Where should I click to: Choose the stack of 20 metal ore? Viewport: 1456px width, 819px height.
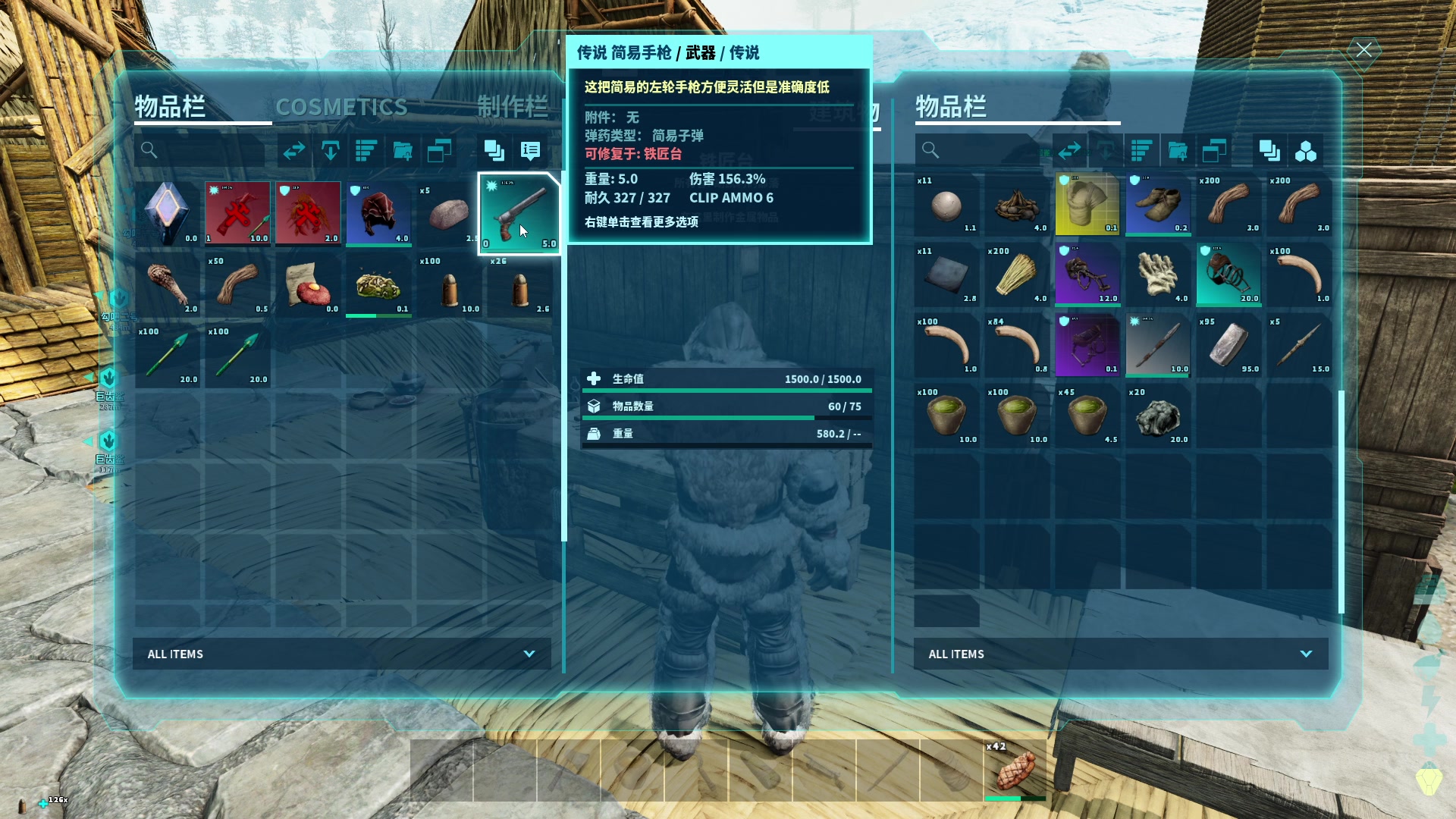[x=1157, y=416]
